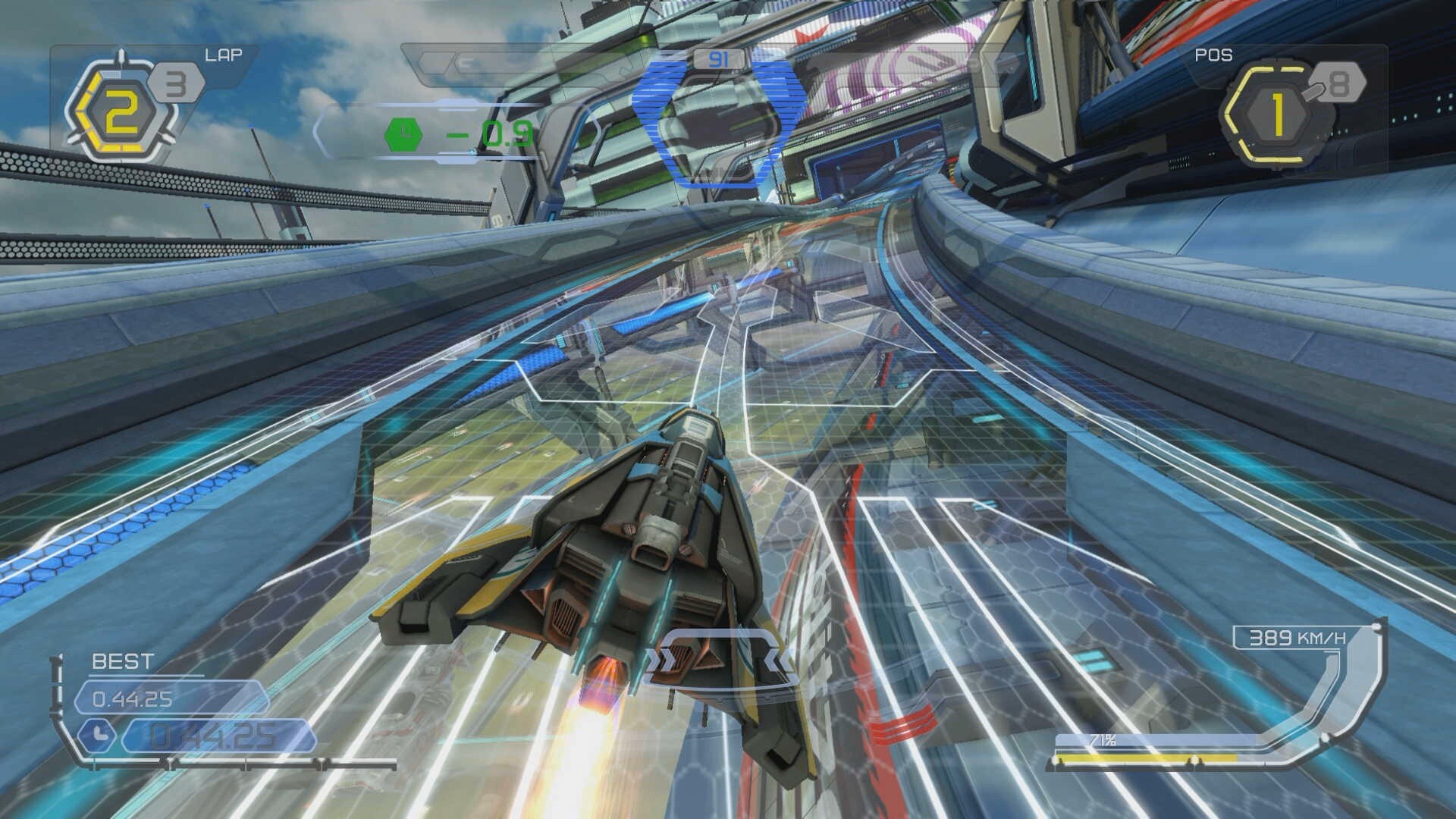The width and height of the screenshot is (1456, 819).
Task: Click the blue clock icon beside lap time
Action: coord(97,736)
